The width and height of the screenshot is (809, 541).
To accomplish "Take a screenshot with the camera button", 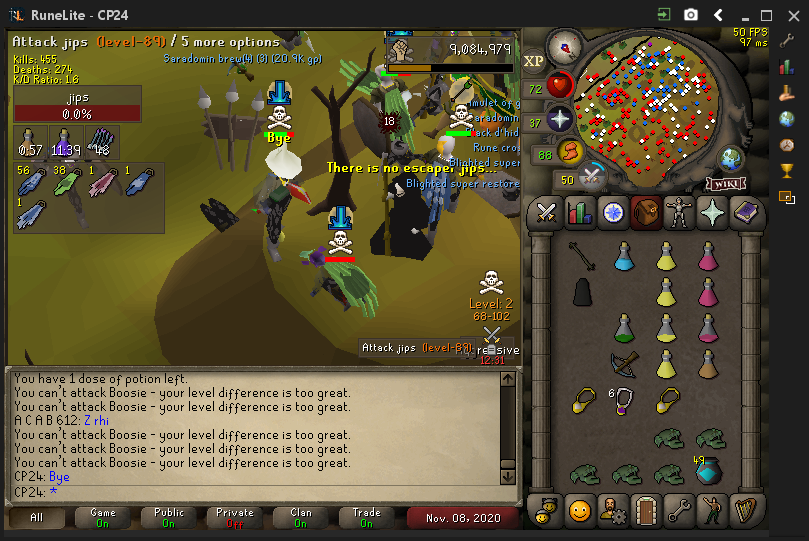I will [x=690, y=15].
